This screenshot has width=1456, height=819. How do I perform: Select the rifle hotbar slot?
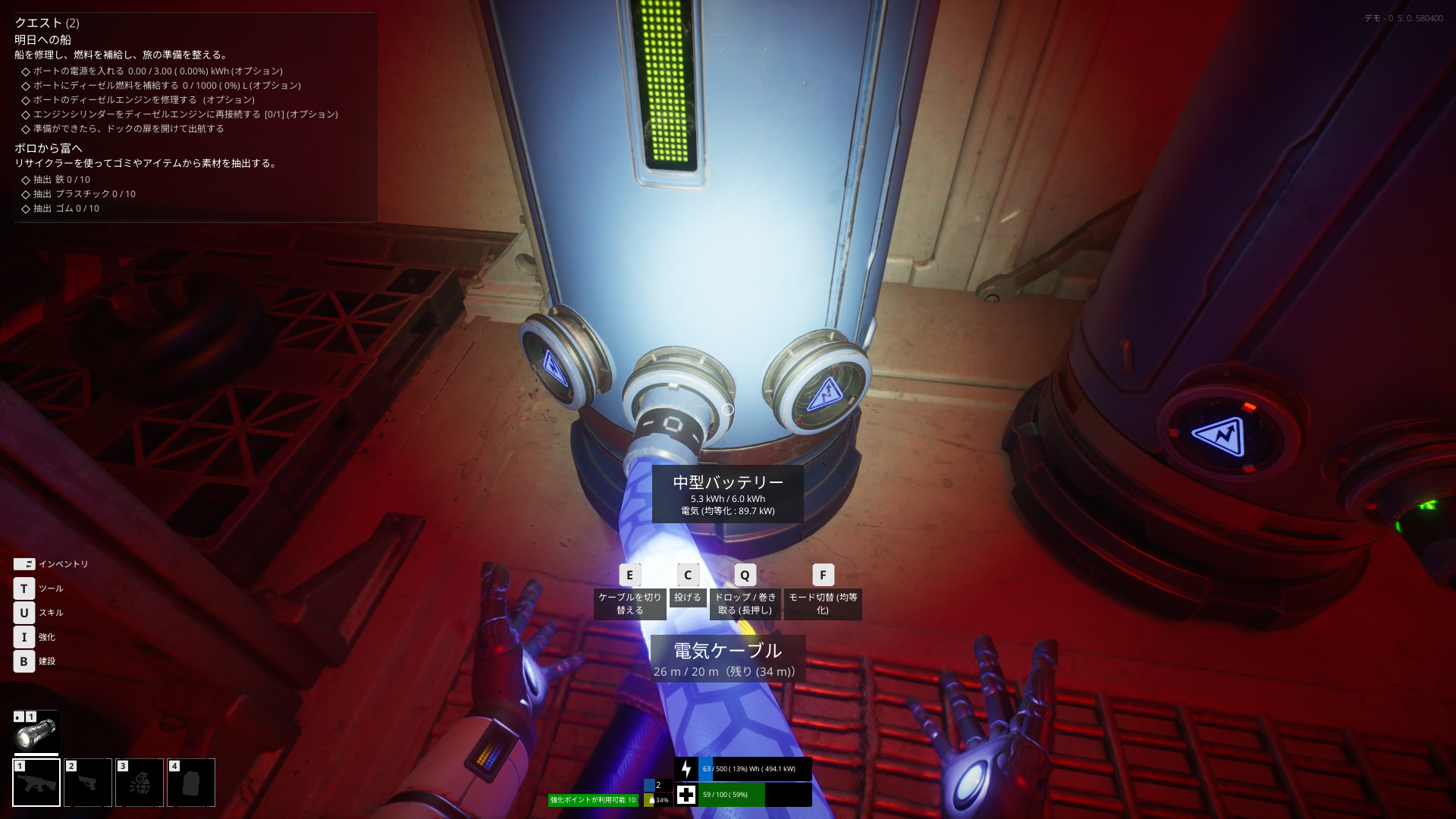coord(36,783)
